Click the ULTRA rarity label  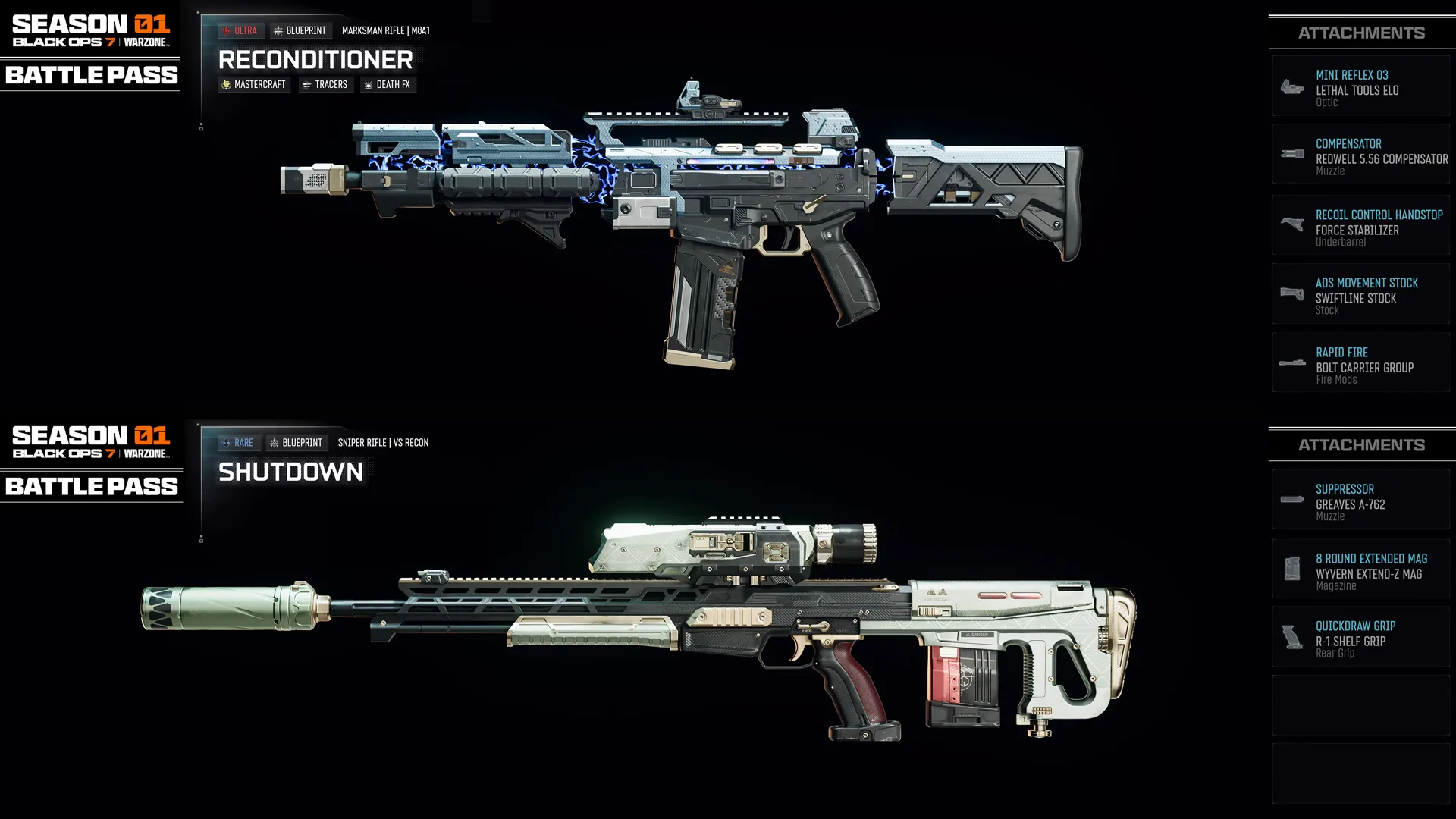(x=243, y=30)
